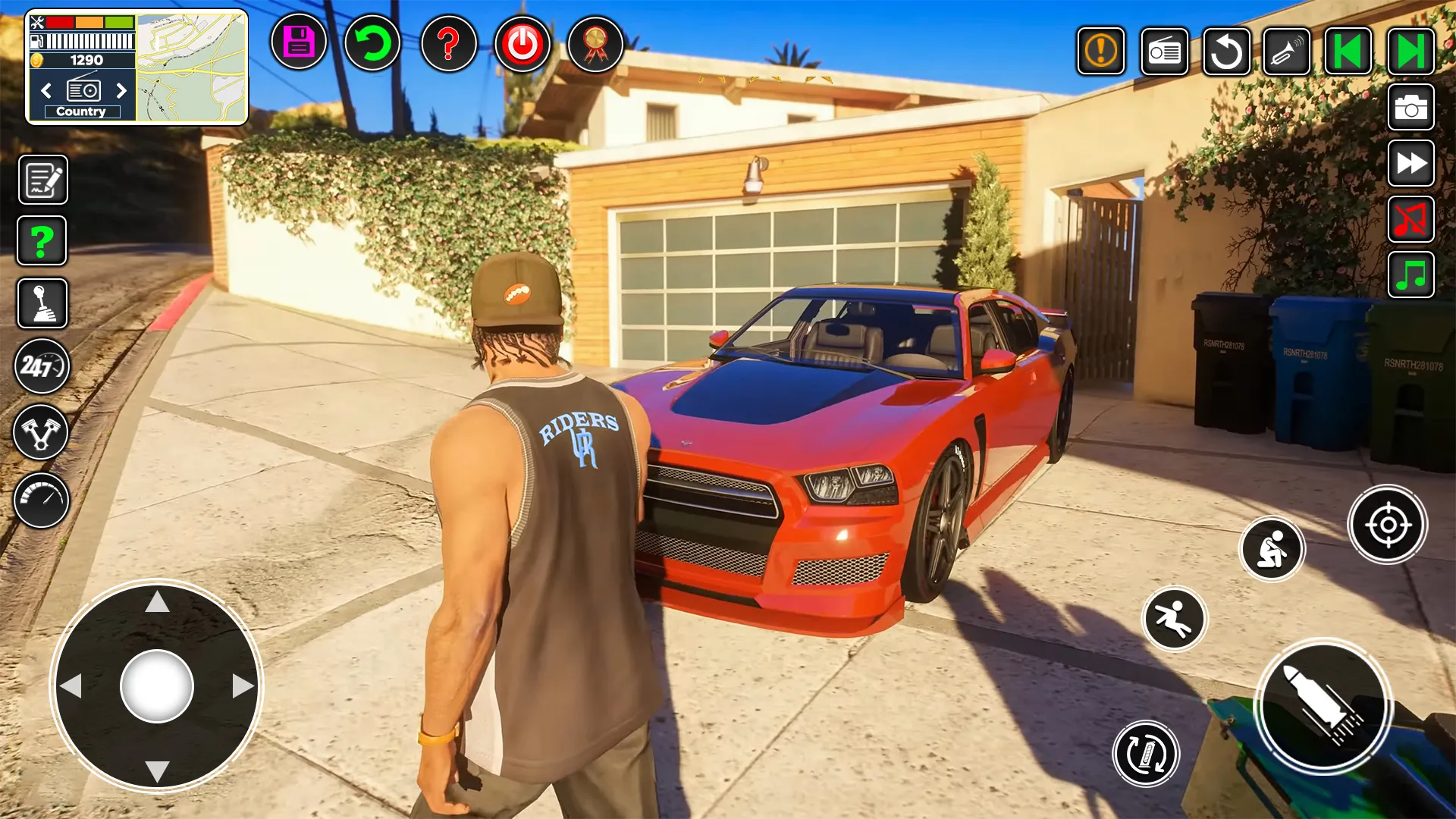
Task: Save the game with the floppy disk
Action: [x=298, y=44]
